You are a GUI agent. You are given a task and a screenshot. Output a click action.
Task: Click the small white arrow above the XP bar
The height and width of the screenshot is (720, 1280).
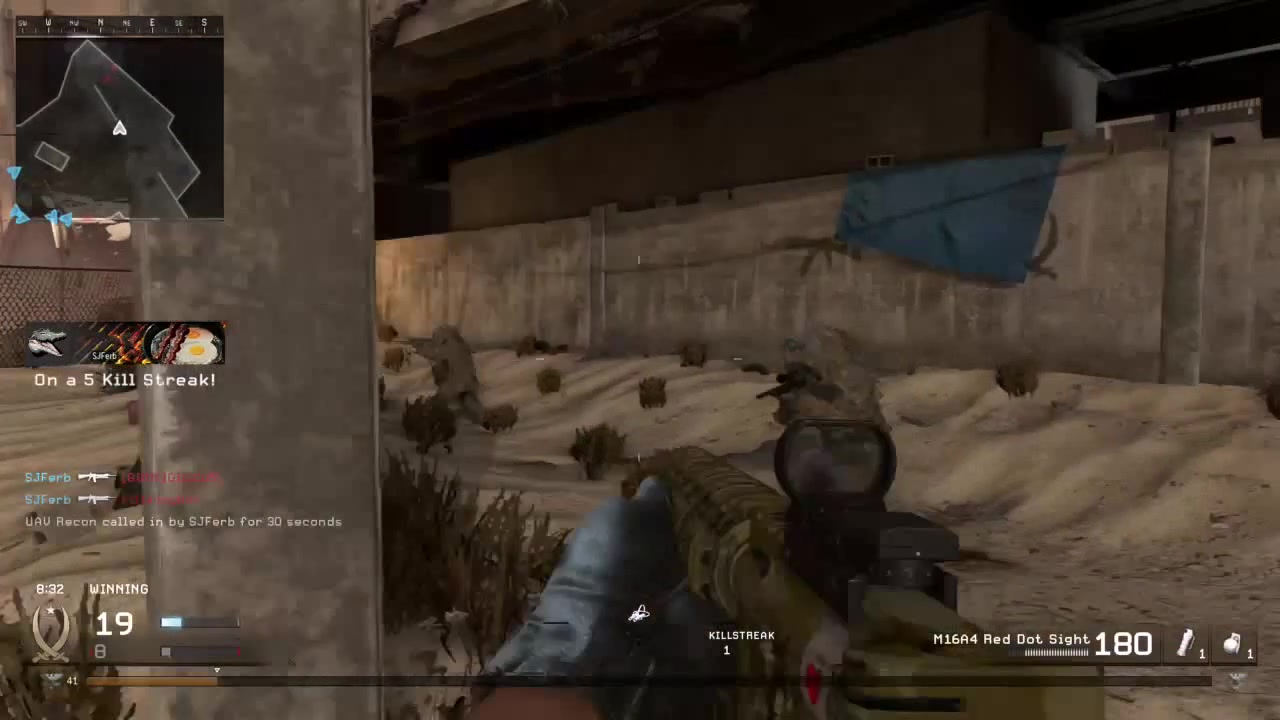(x=217, y=670)
